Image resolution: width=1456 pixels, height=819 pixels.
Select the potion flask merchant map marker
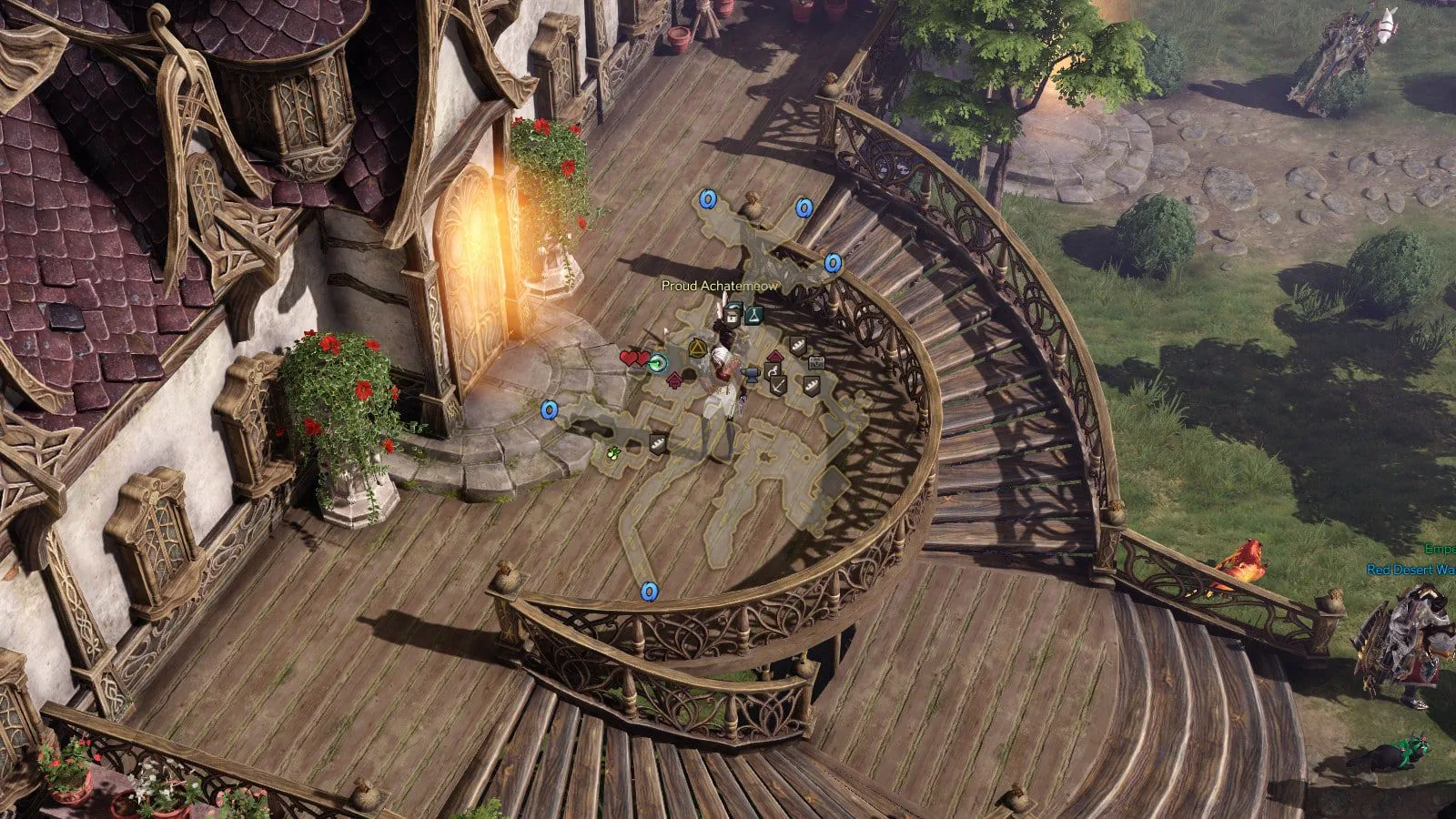tap(754, 315)
